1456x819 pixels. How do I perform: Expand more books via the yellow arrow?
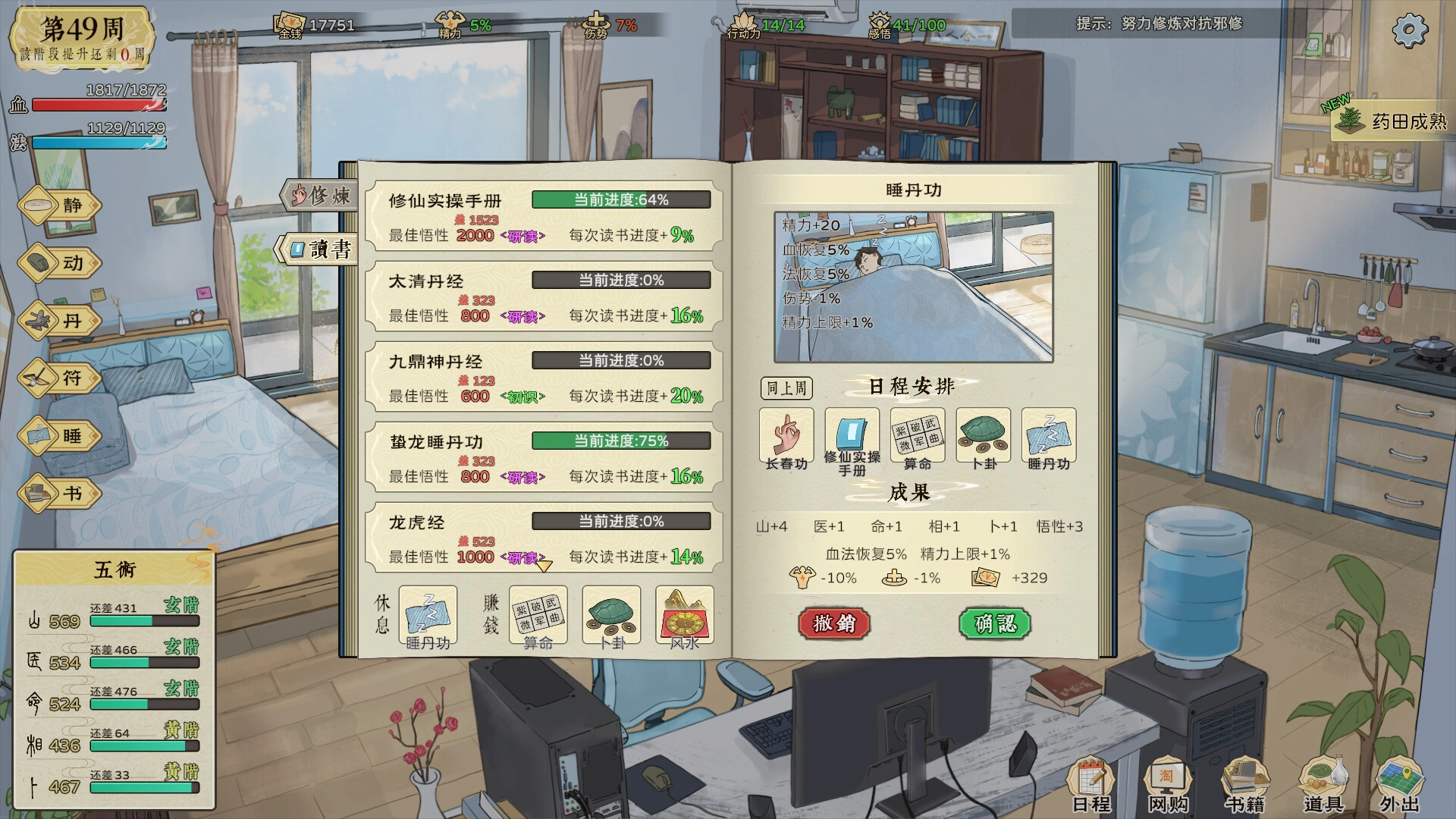point(543,566)
